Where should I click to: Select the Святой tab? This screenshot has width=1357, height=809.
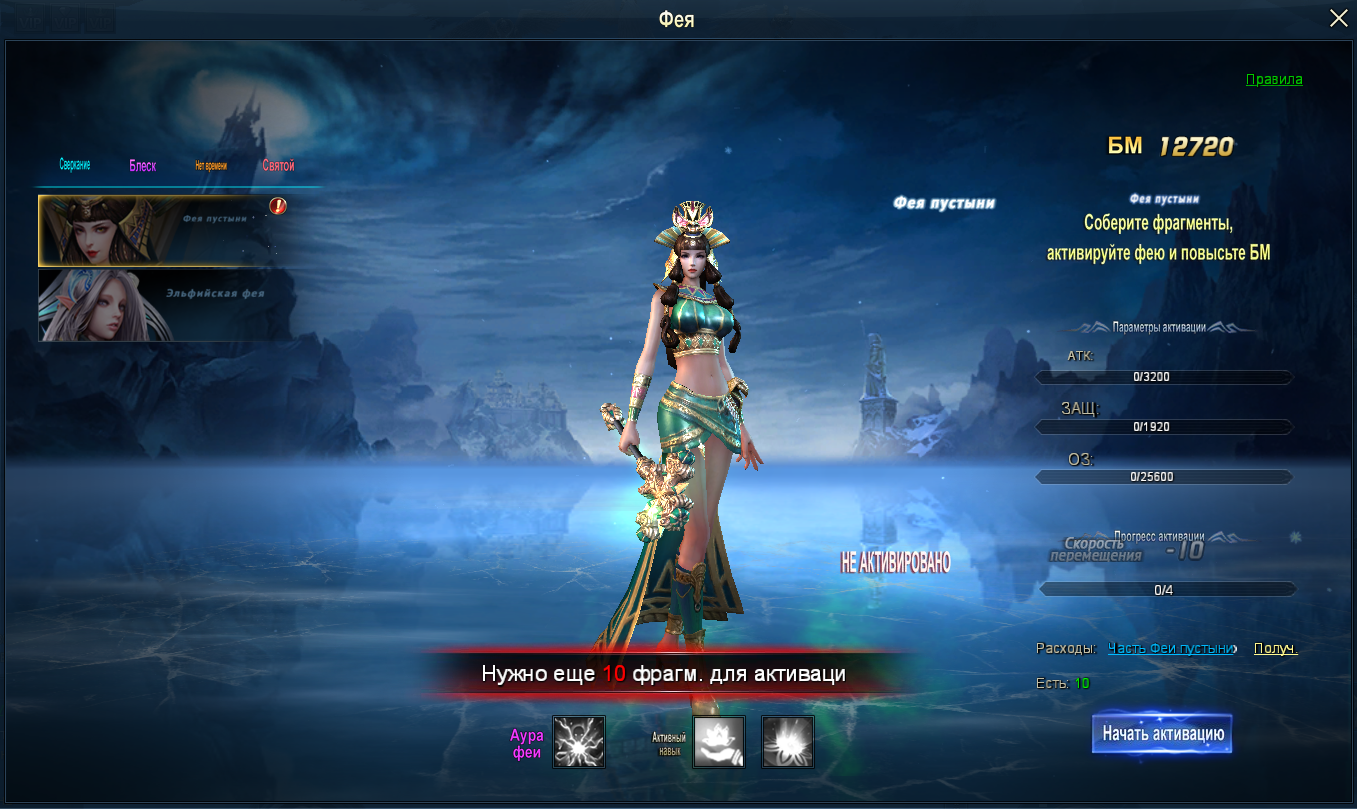278,166
